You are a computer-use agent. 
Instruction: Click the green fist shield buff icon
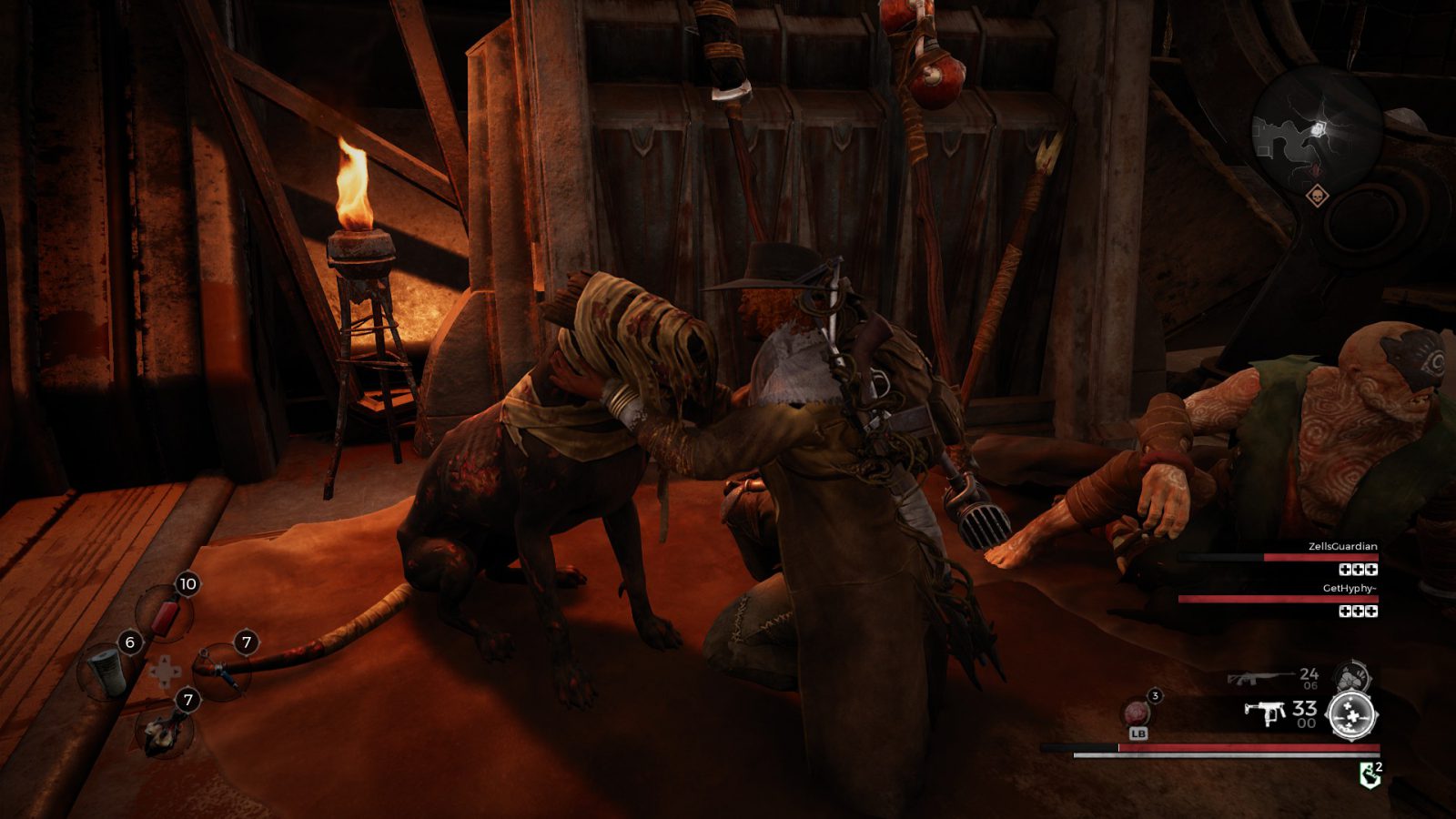click(1369, 775)
